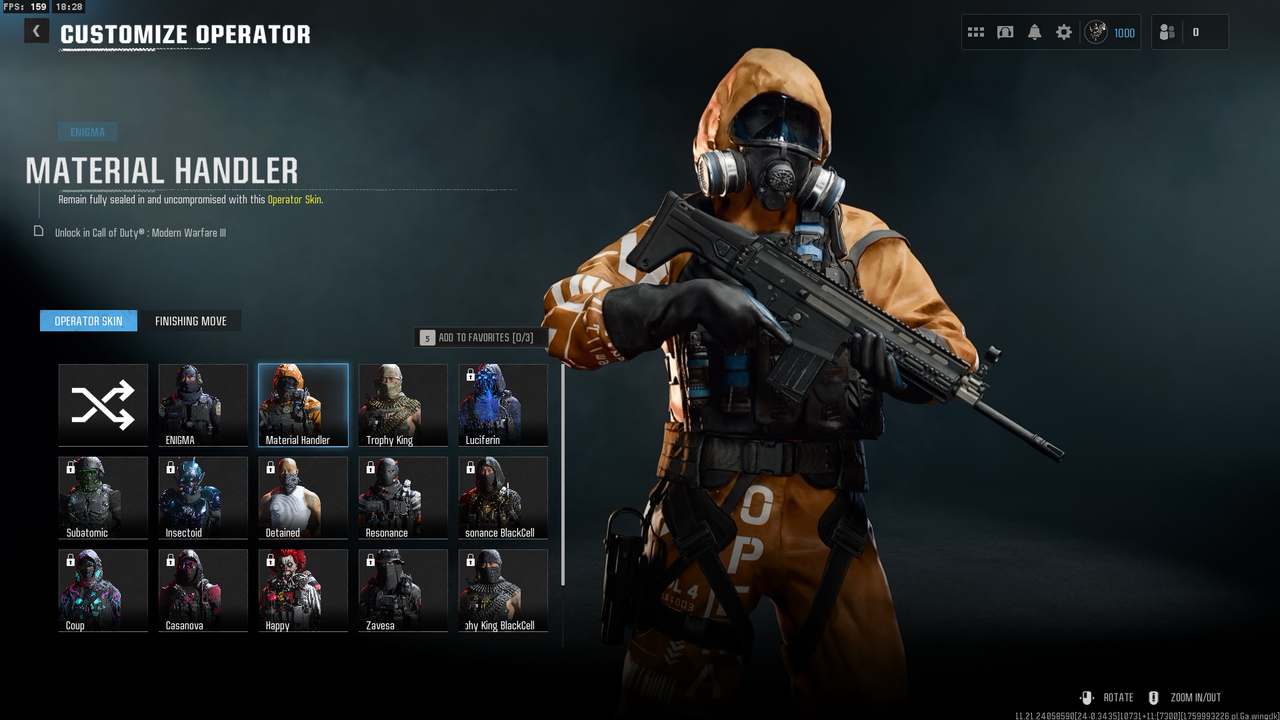The image size is (1280, 720).
Task: Select the Coup operator skin
Action: tap(103, 590)
